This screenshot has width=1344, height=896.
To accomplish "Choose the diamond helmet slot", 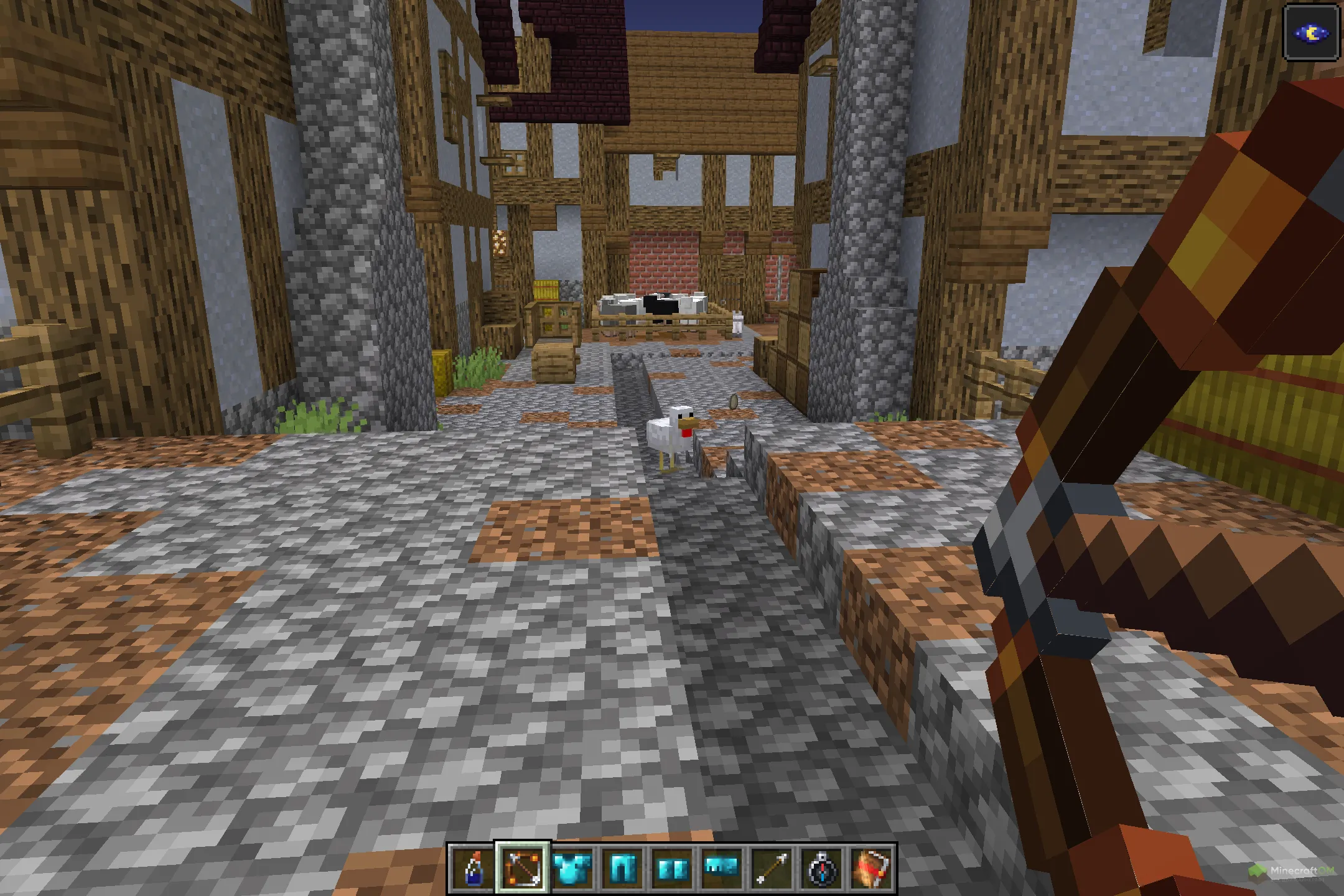I will 722,868.
